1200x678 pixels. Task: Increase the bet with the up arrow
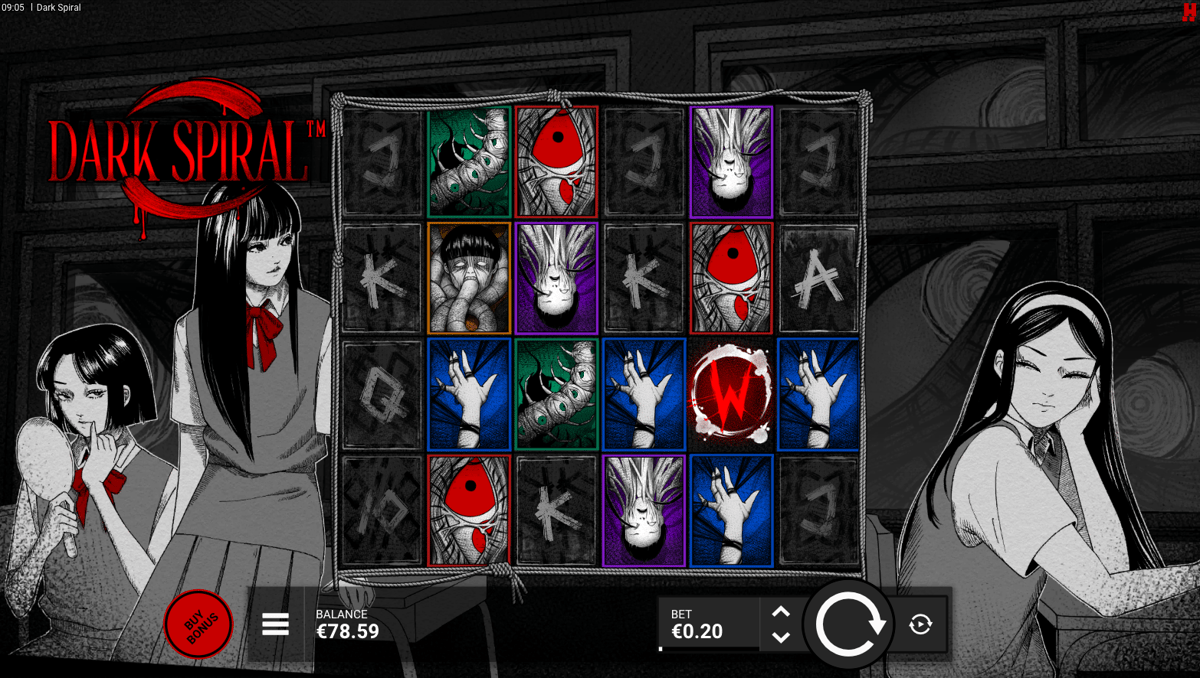point(781,612)
